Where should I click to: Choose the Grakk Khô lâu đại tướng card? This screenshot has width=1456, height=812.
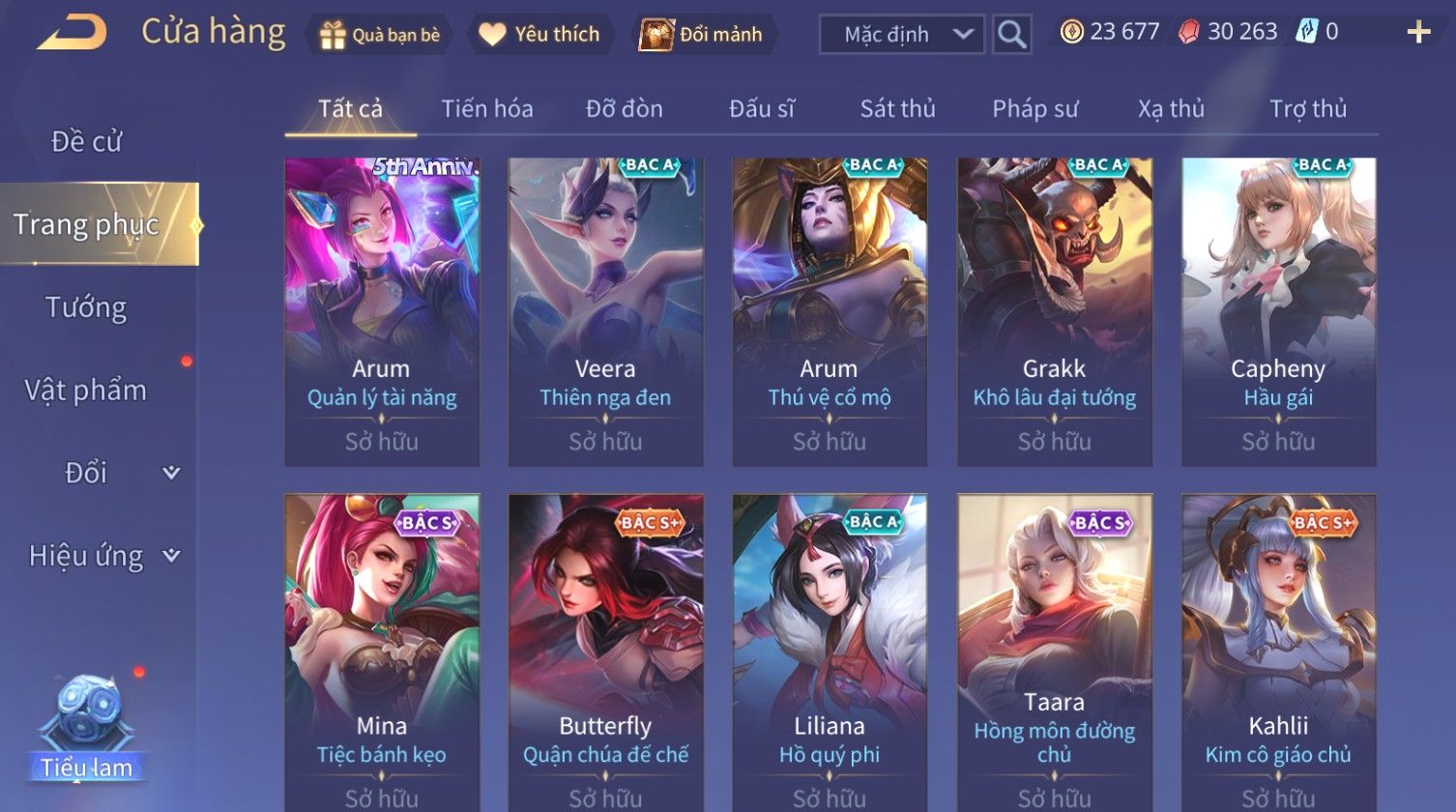pos(1054,311)
